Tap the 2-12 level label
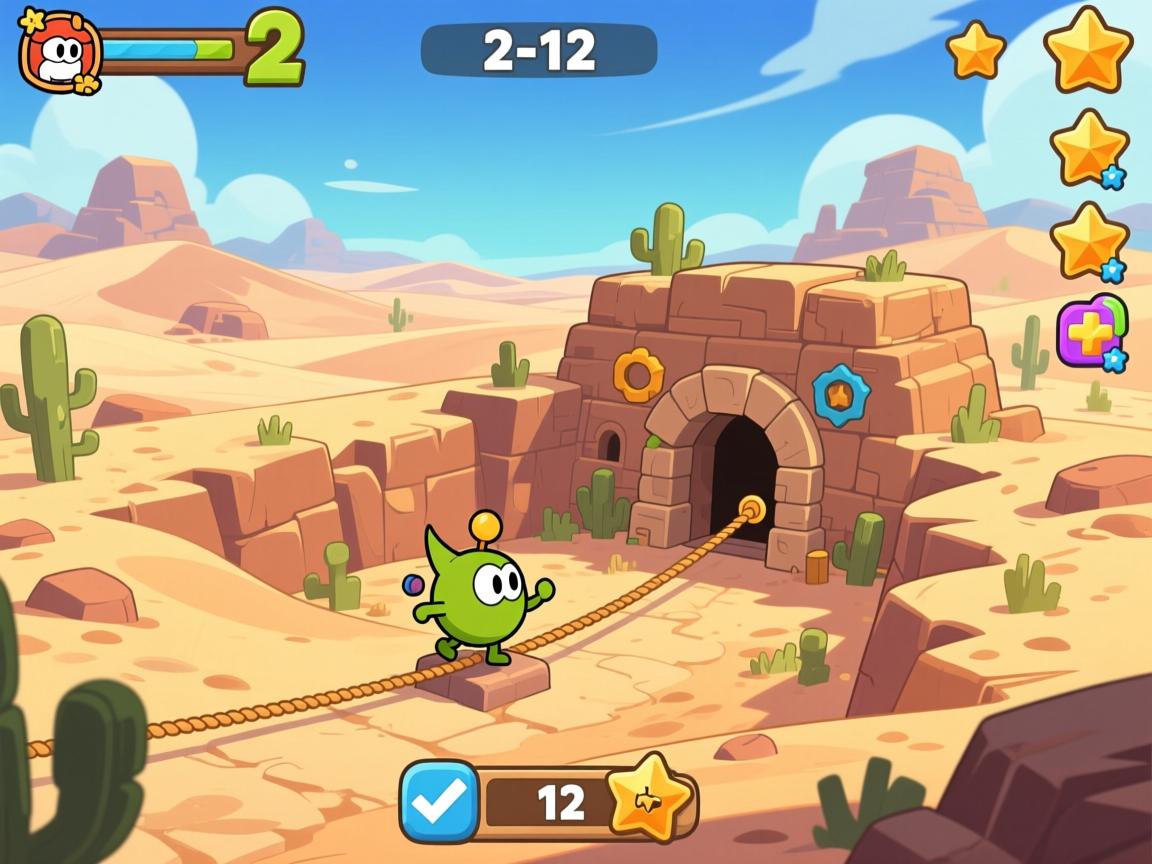 click(539, 50)
